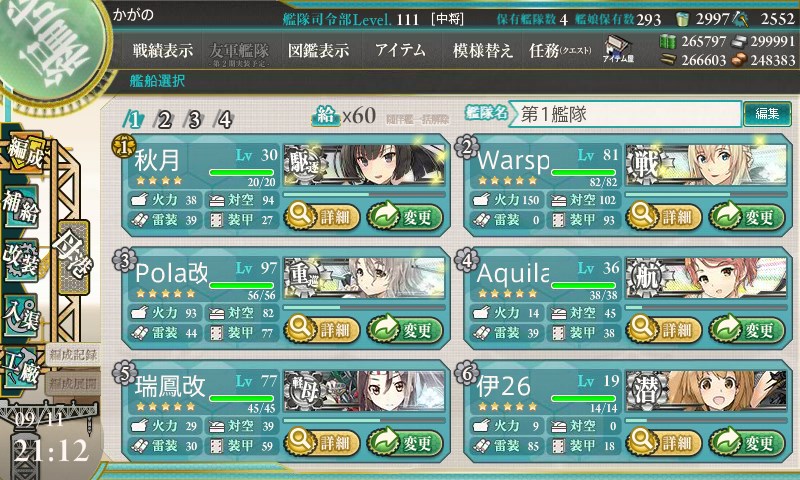This screenshot has height=480, width=800.
Task: Go to 改装 remodel in side menu
Action: coord(22,255)
